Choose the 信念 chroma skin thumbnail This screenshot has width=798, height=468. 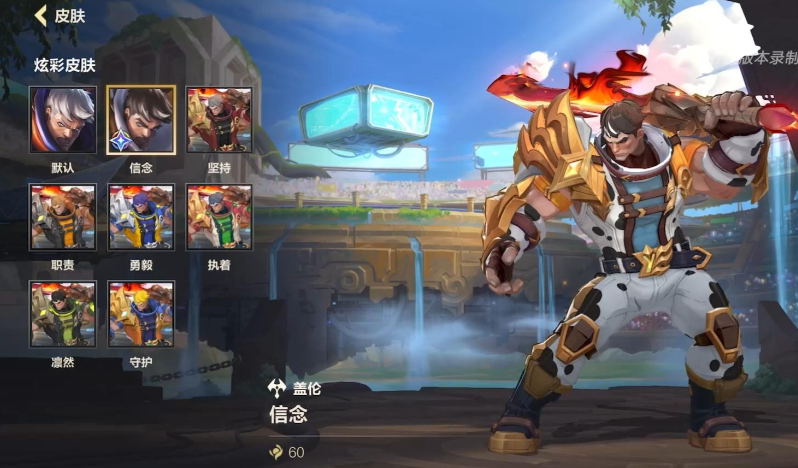(x=141, y=120)
